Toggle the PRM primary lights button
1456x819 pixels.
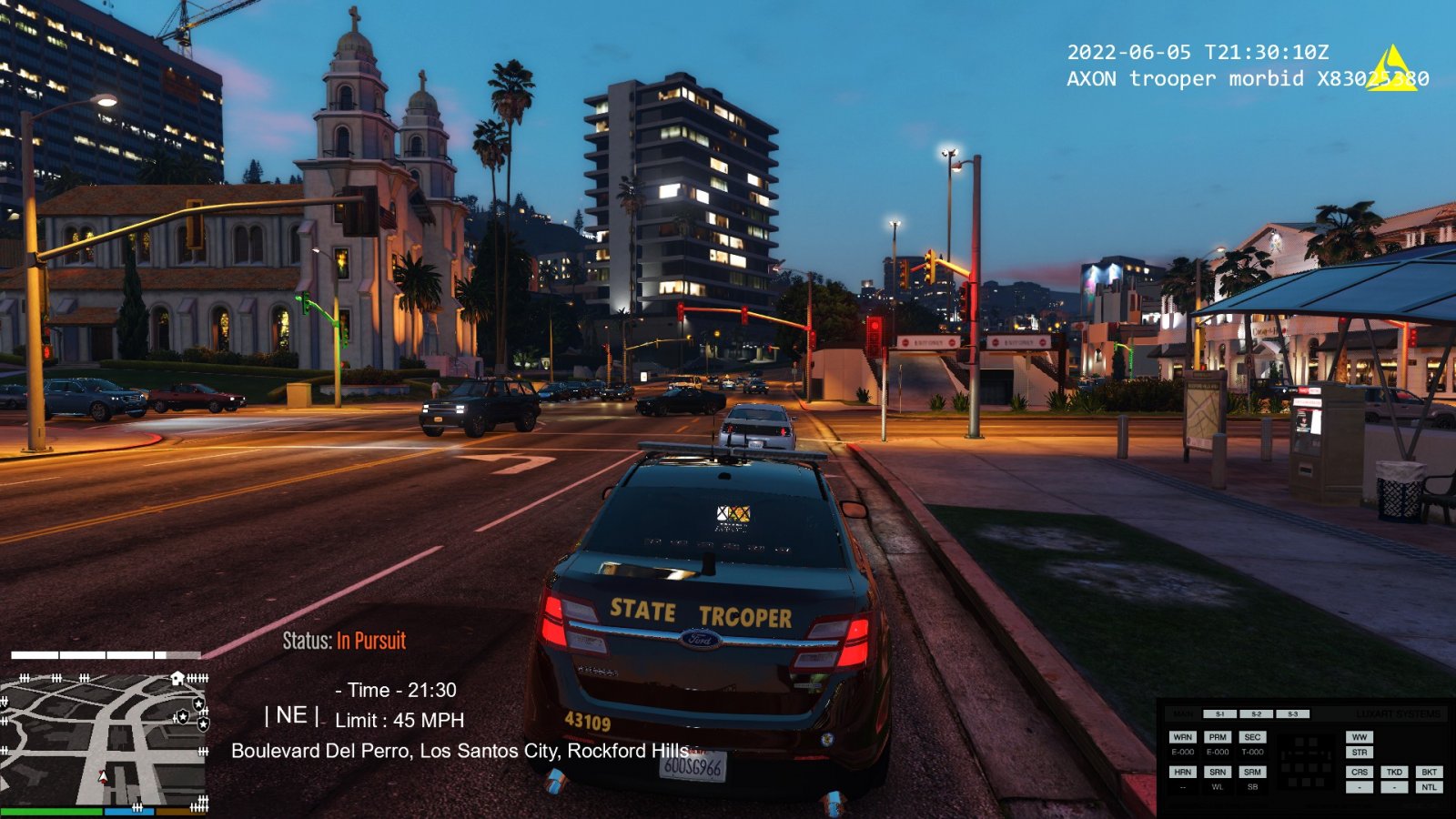tap(1218, 737)
